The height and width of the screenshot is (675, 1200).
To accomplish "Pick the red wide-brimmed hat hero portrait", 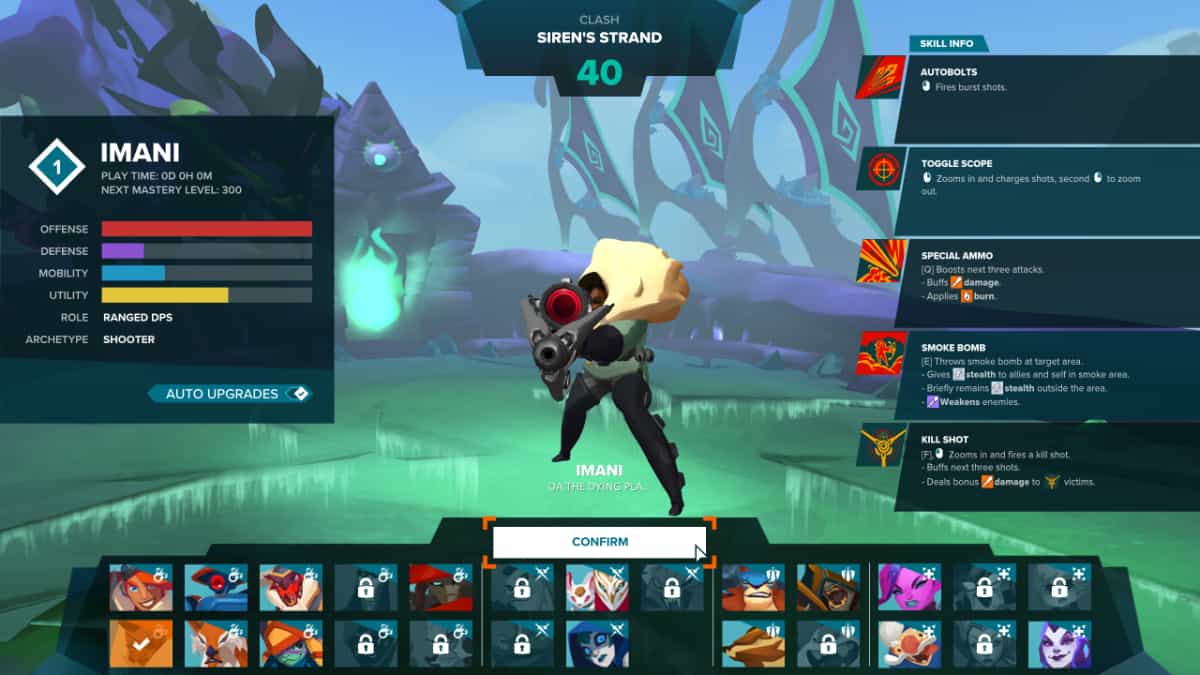I will [x=441, y=587].
